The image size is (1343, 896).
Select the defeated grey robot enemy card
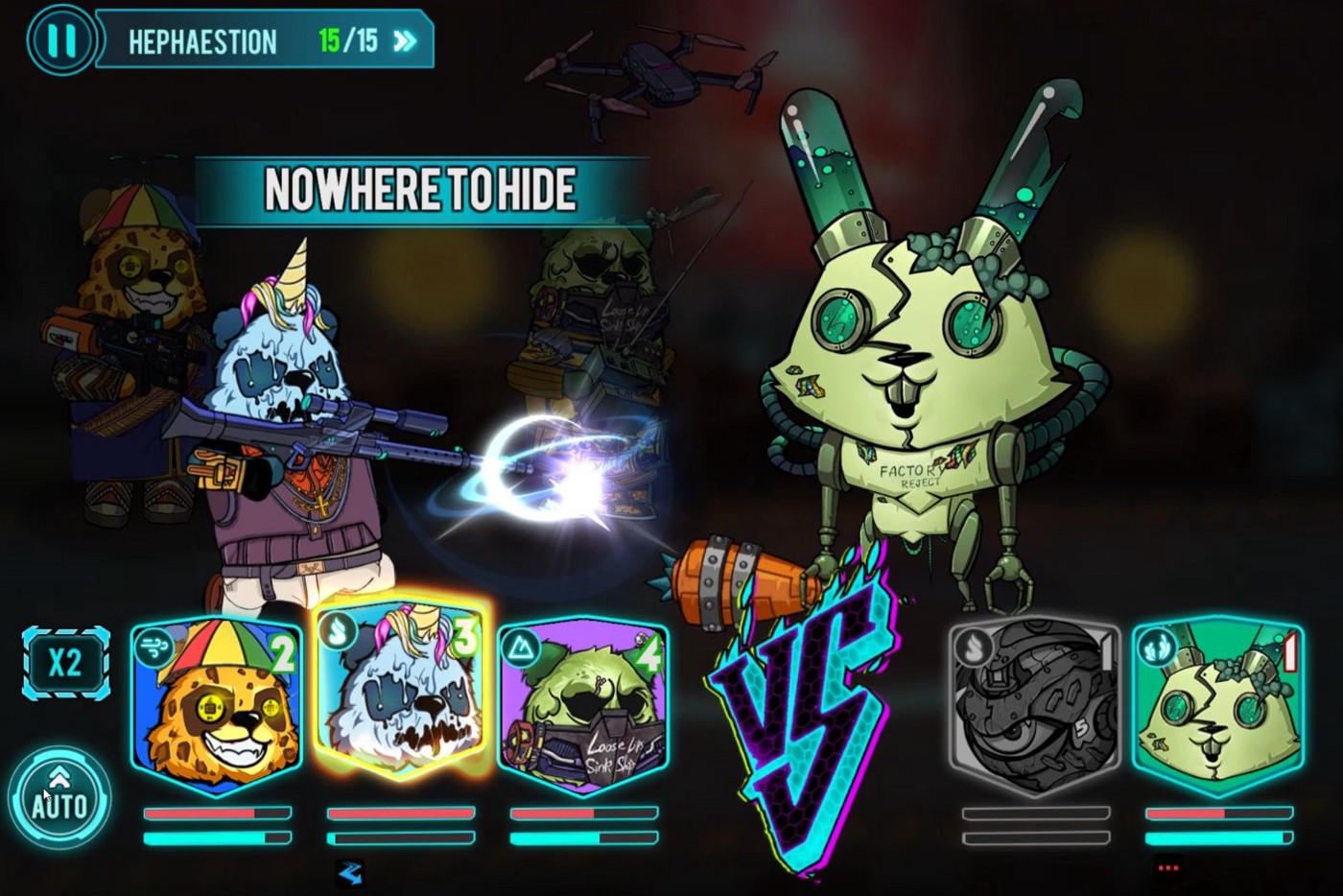coord(1034,705)
